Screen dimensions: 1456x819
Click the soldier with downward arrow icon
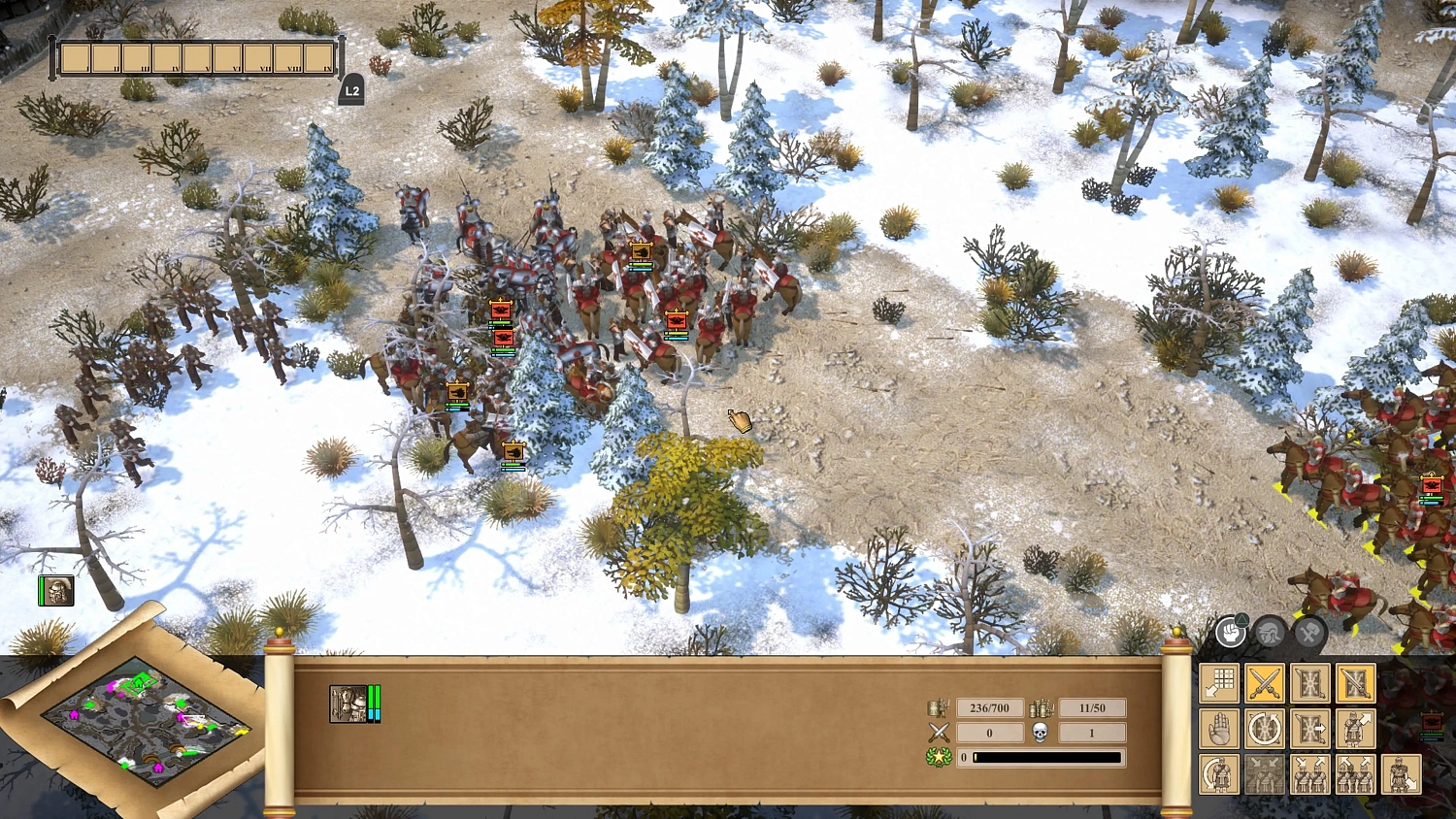[1401, 774]
